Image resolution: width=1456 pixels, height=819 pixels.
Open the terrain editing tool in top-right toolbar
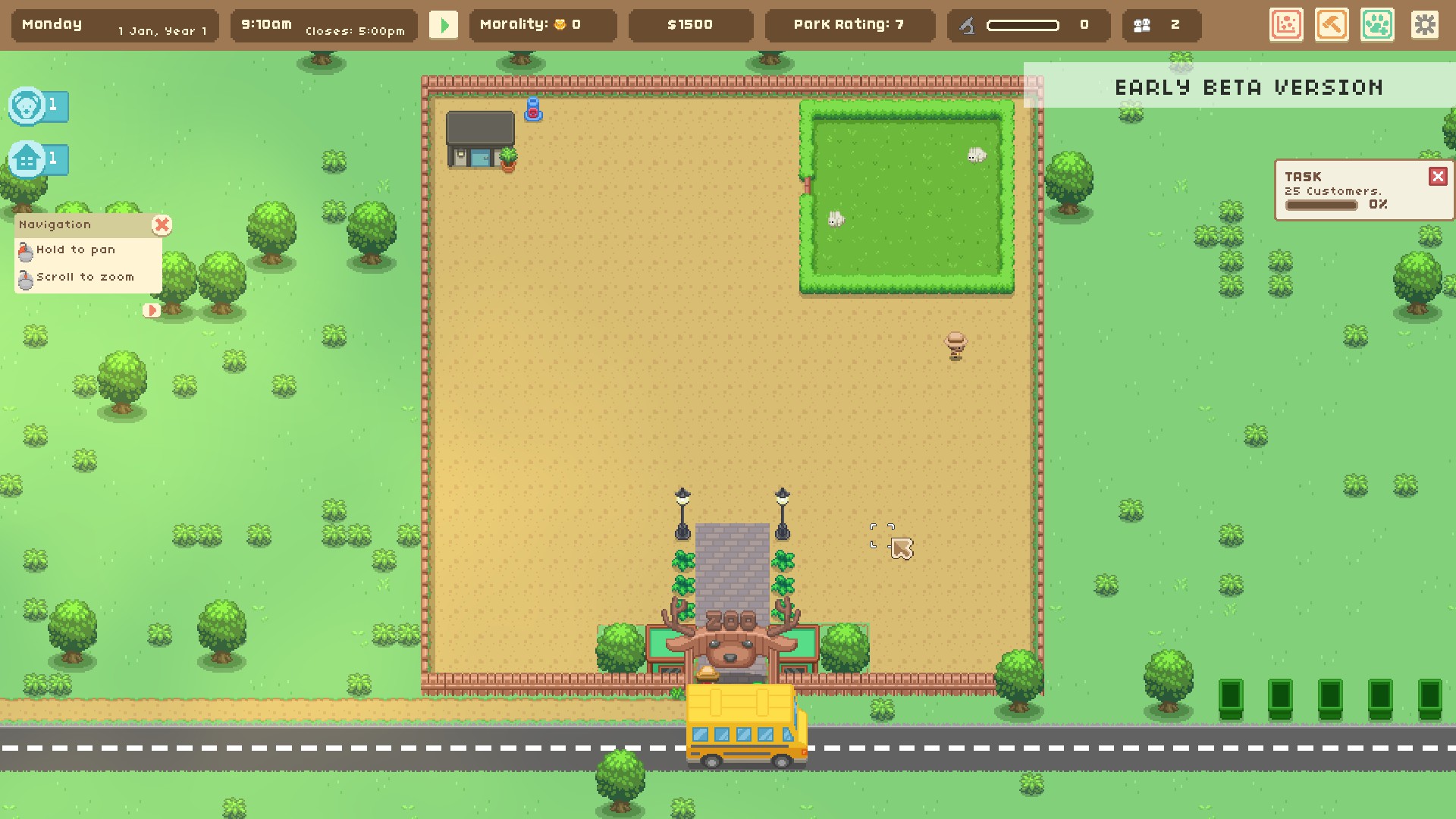[x=1287, y=25]
